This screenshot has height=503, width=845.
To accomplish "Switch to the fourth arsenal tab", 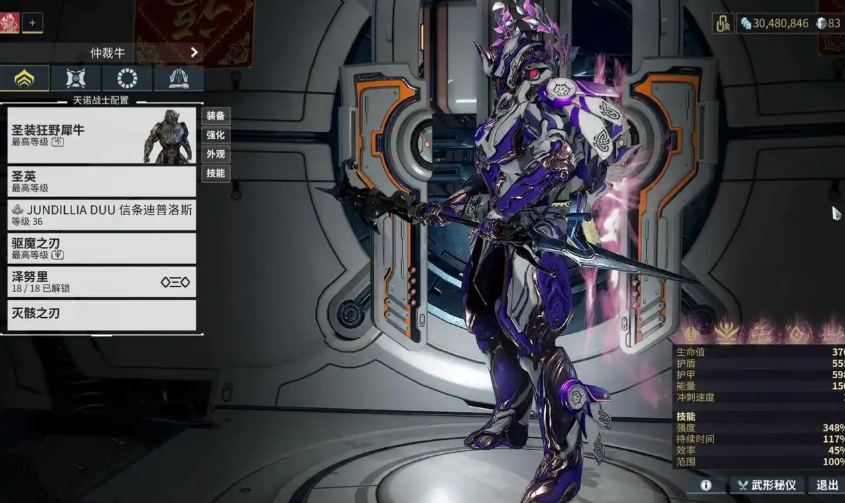I will tap(178, 79).
